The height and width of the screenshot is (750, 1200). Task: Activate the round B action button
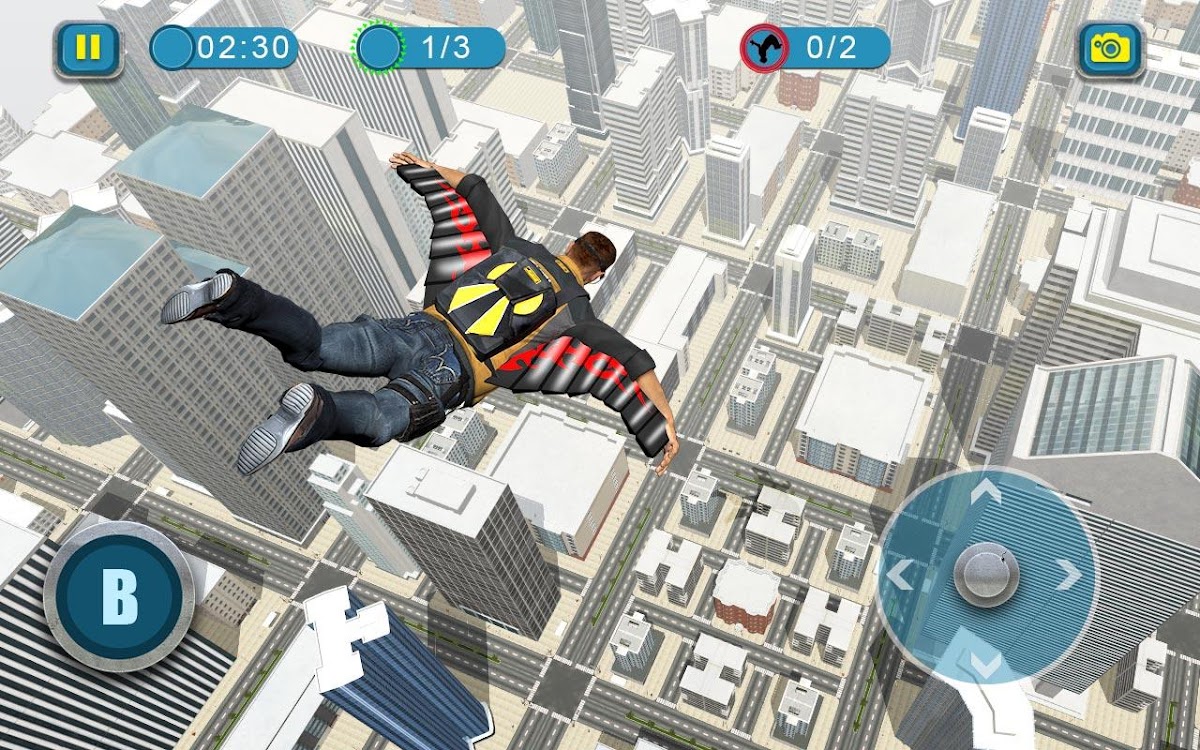coord(119,597)
